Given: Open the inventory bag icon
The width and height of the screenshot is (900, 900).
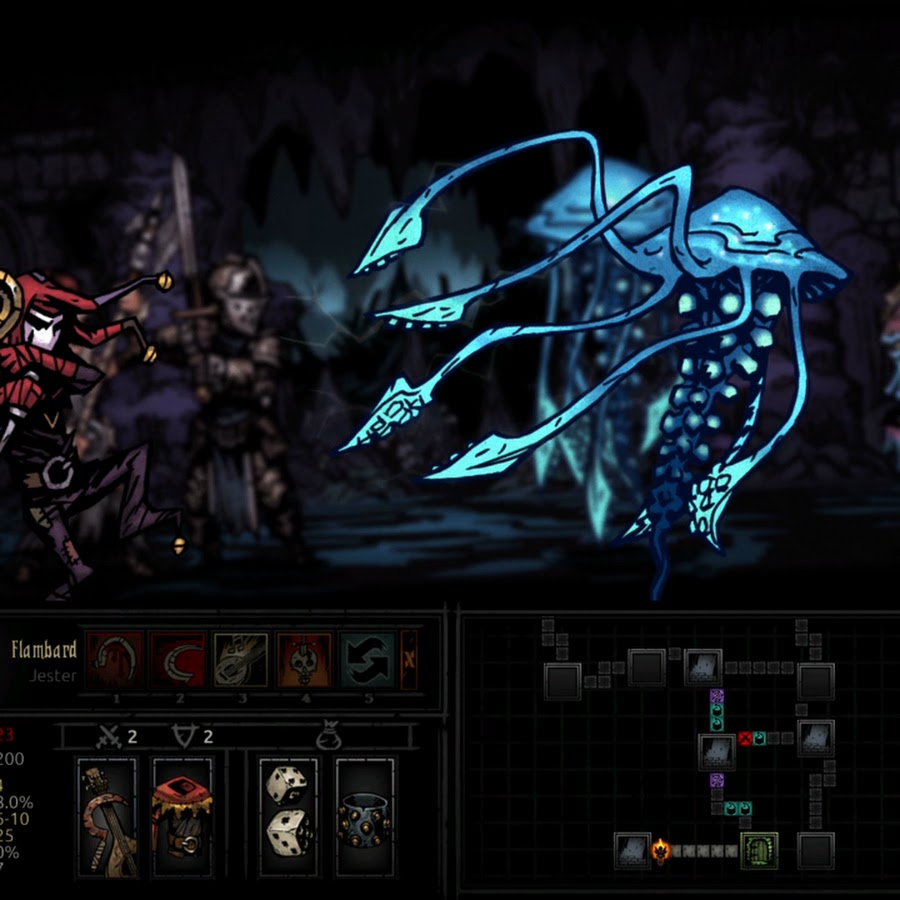Looking at the screenshot, I should (325, 738).
